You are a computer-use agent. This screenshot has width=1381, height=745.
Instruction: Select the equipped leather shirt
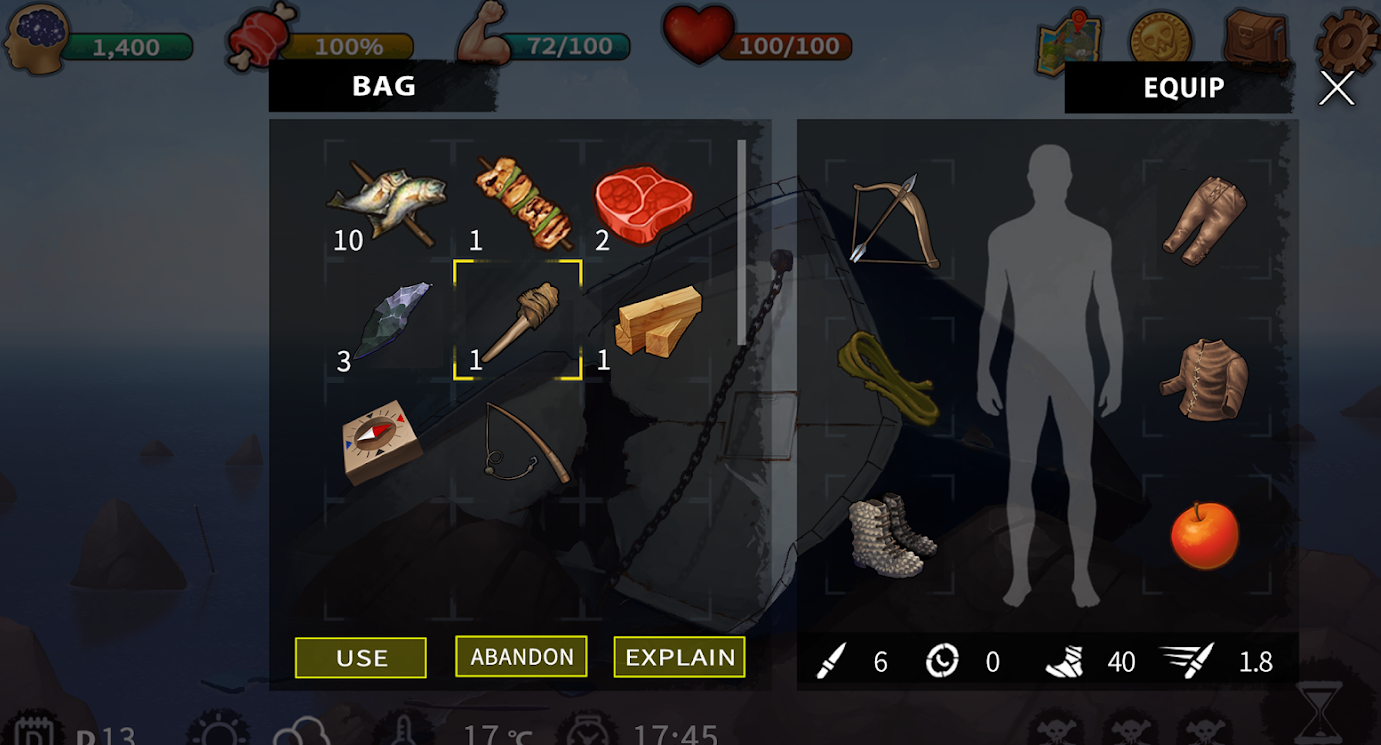(1204, 379)
